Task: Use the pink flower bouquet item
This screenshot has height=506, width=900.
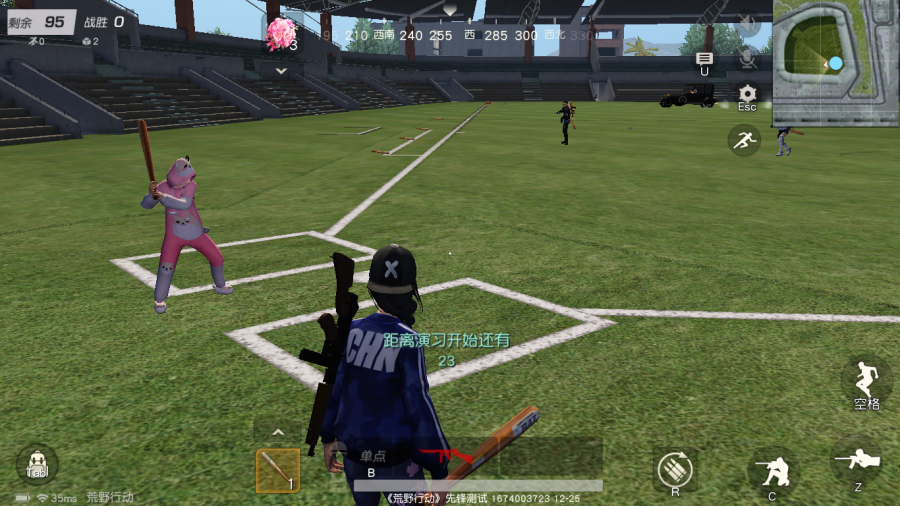Action: point(281,33)
